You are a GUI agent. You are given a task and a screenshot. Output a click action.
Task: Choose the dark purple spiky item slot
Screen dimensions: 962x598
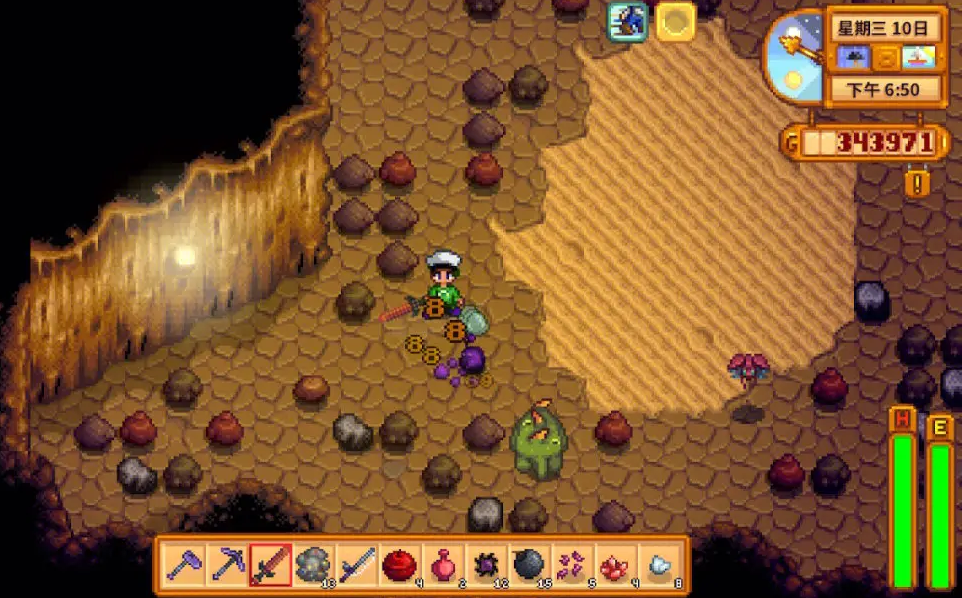click(485, 564)
